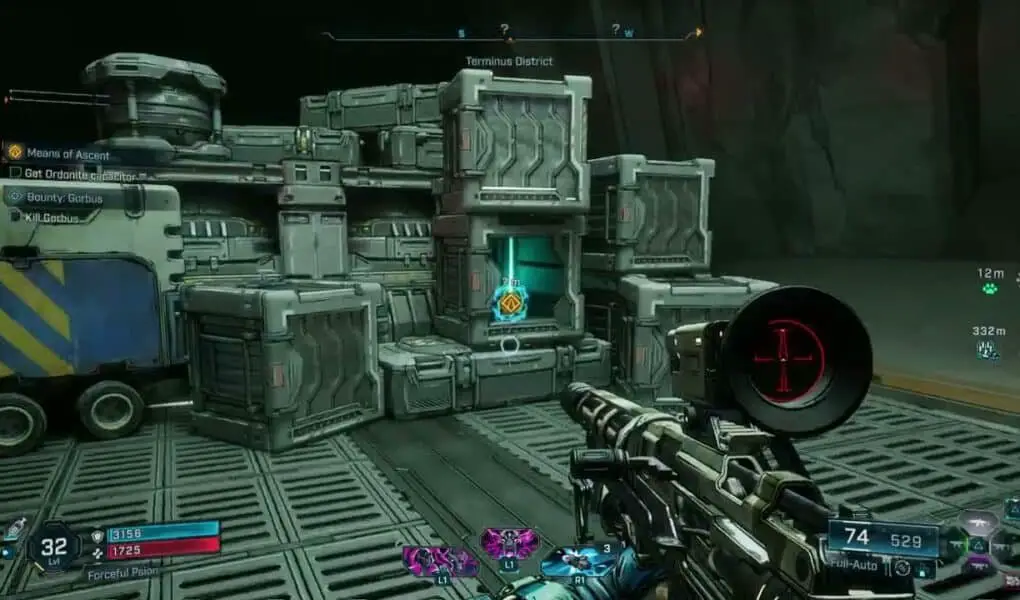Activate the blue ability icon with 3 charges
The image size is (1020, 600).
[577, 561]
